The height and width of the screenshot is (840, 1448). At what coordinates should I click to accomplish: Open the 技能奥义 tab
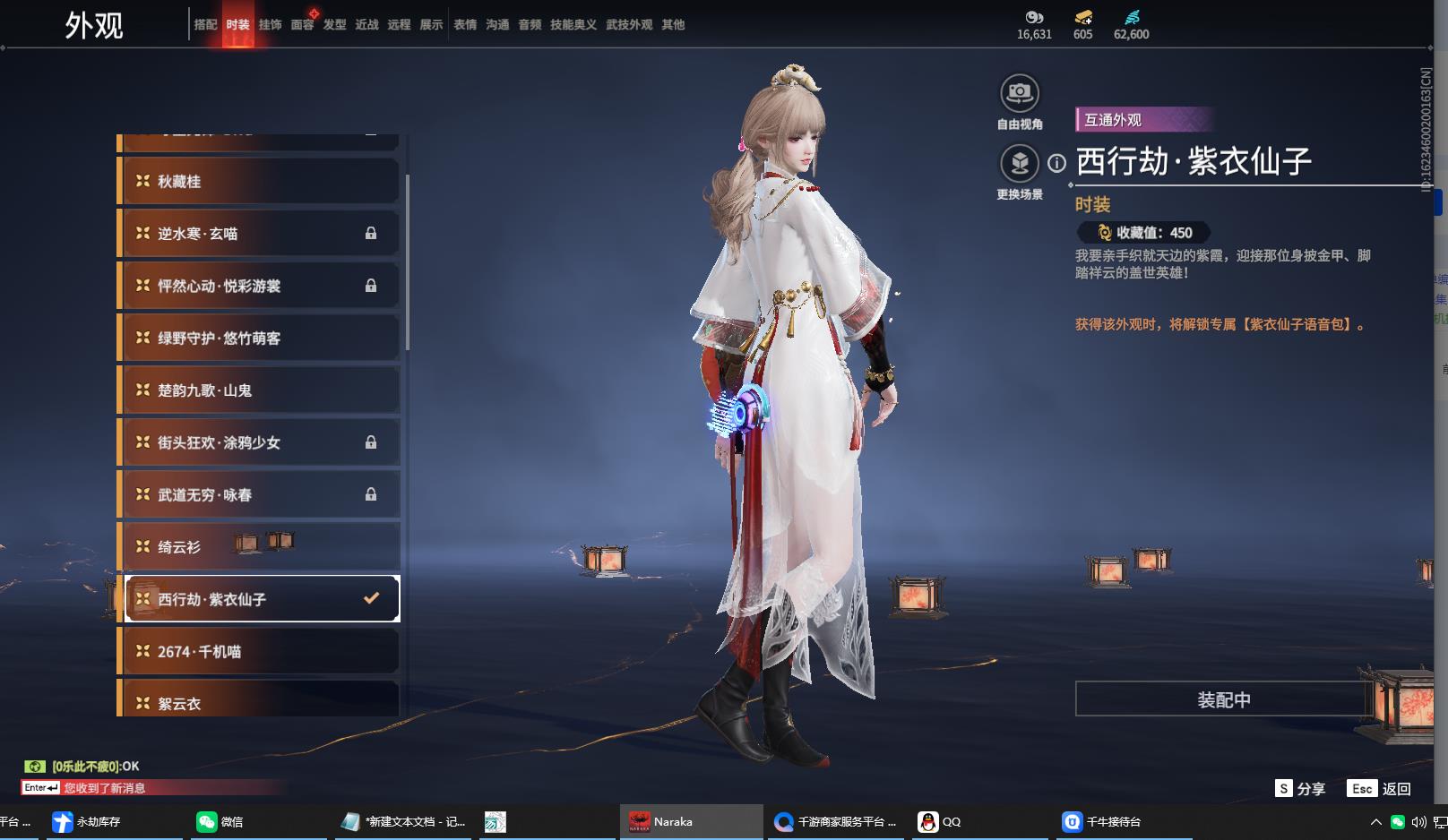[x=573, y=25]
